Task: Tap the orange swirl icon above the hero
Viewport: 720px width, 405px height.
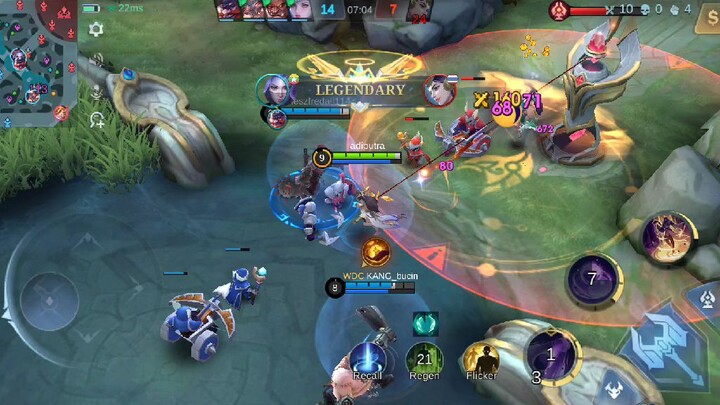Action: coord(376,251)
